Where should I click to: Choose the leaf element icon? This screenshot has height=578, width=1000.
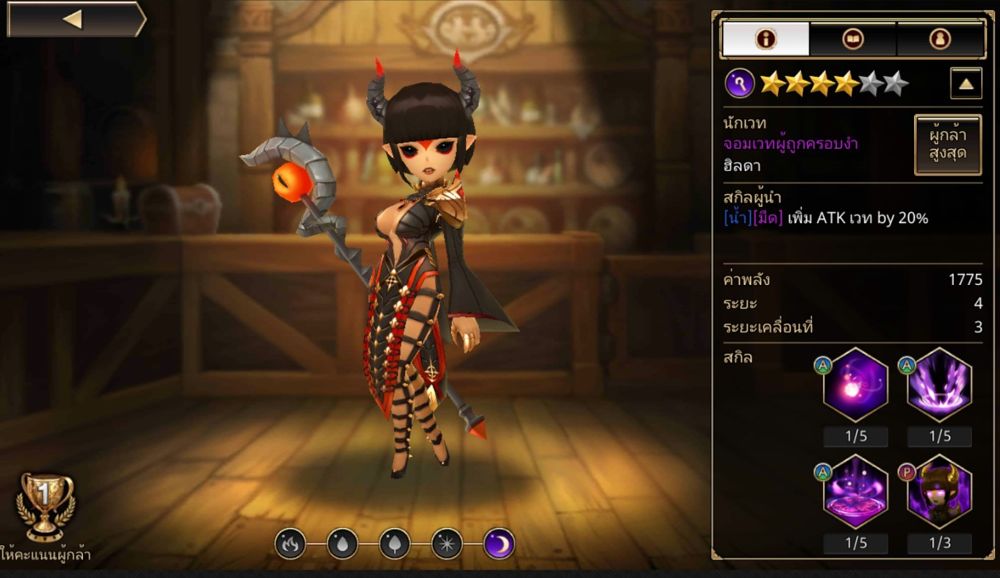tap(394, 543)
